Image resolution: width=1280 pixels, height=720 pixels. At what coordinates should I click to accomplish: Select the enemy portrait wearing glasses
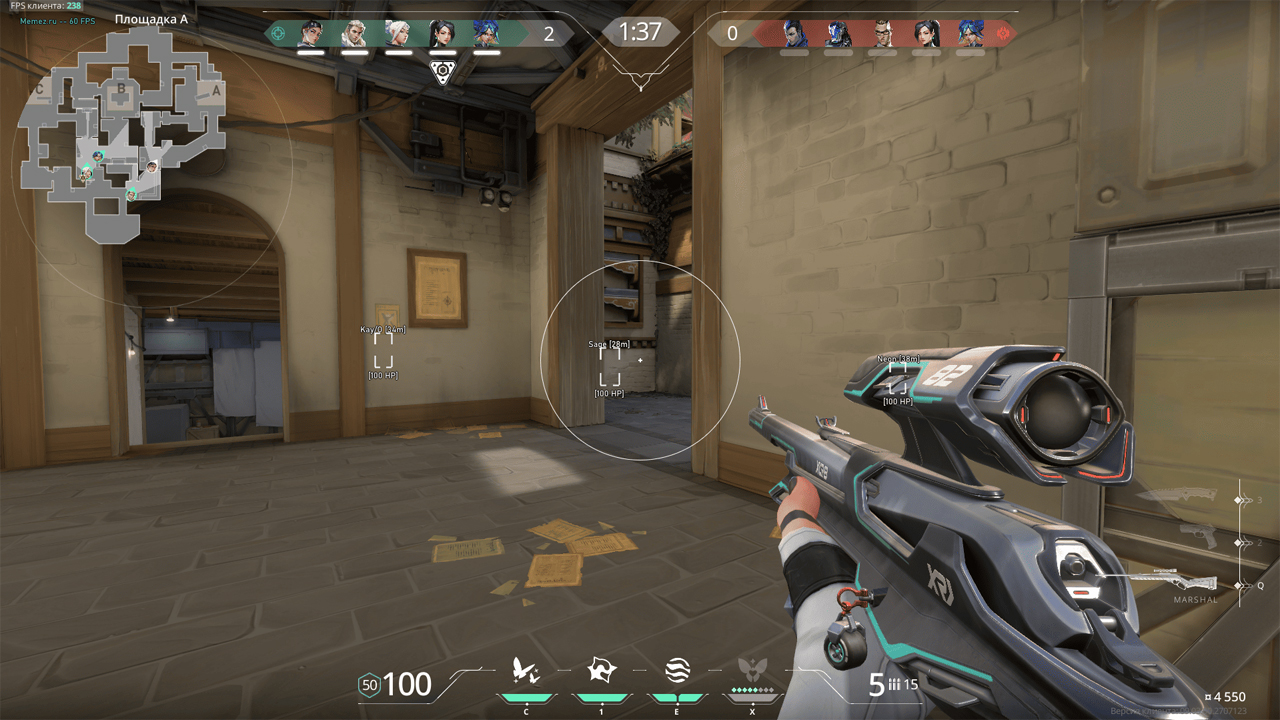click(882, 34)
